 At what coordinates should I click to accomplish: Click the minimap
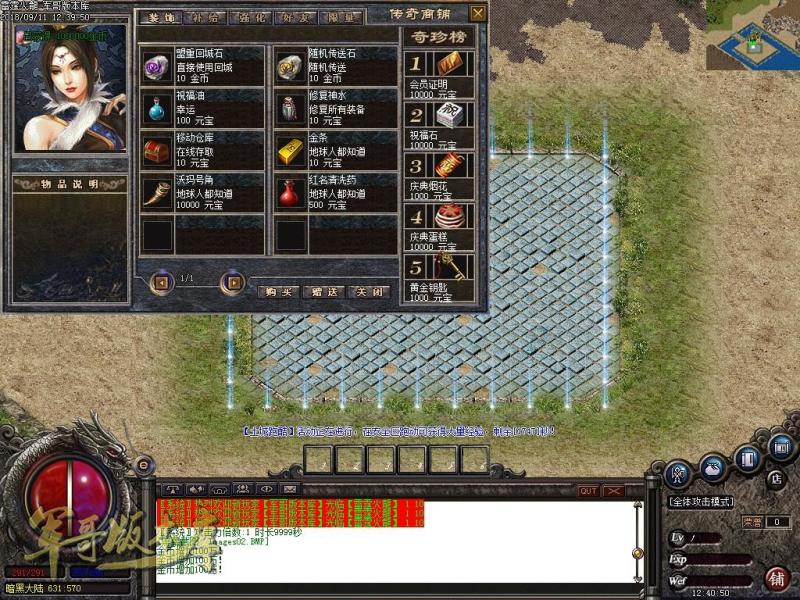coord(752,35)
